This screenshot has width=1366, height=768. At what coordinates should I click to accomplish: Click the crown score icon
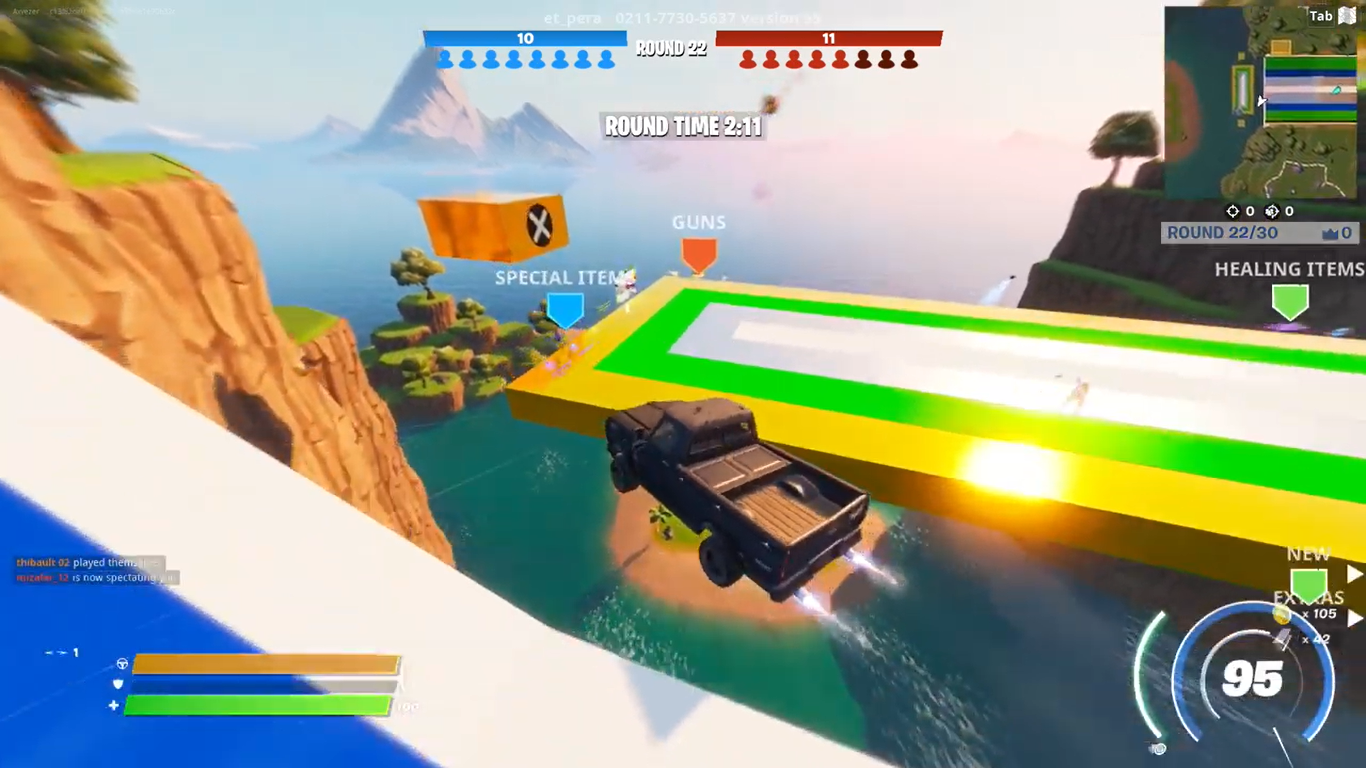point(1332,233)
